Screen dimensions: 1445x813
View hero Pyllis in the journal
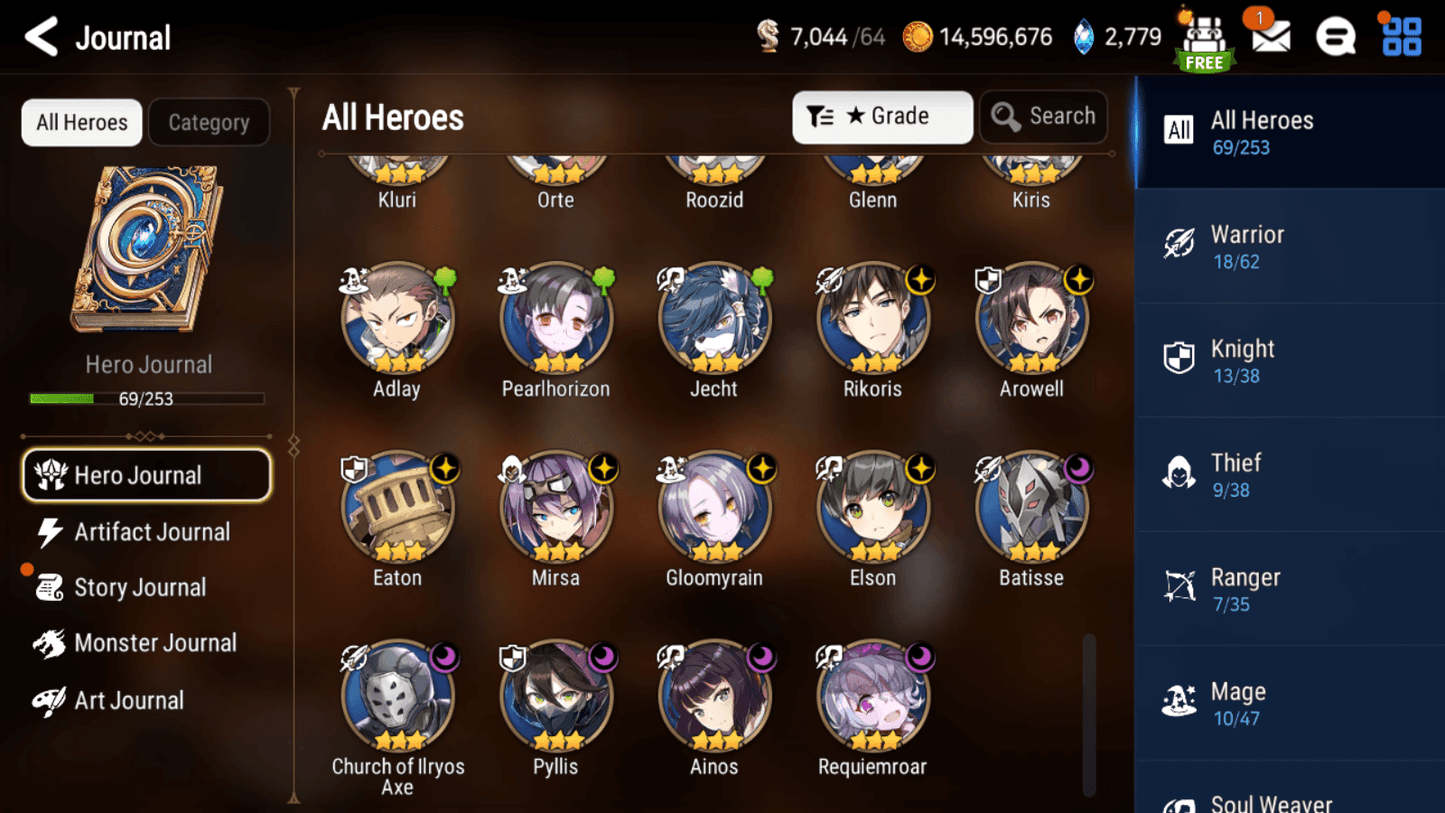click(556, 698)
